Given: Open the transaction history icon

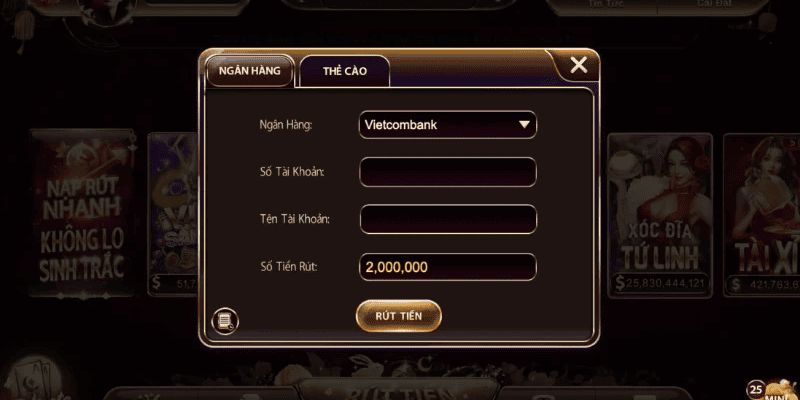Looking at the screenshot, I should (225, 321).
